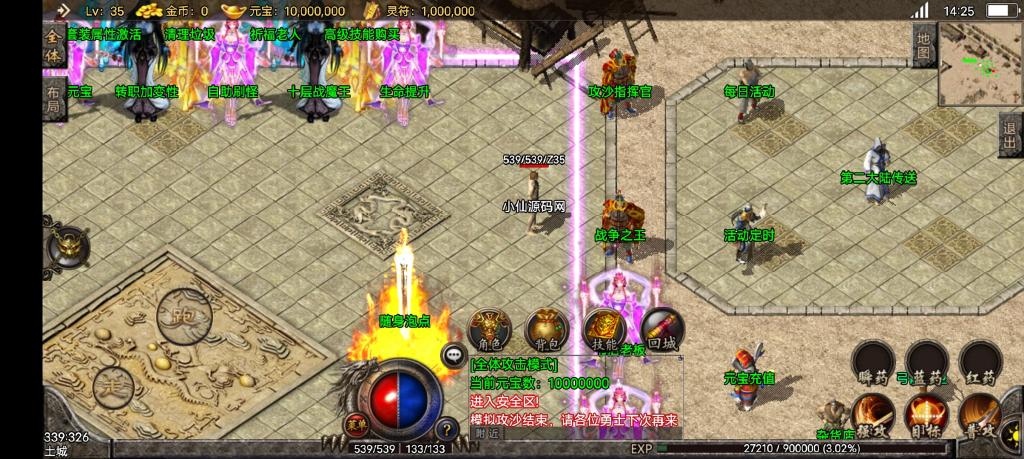This screenshot has width=1024, height=459.
Task: Select the 红药 health potion slot
Action: coord(980,362)
